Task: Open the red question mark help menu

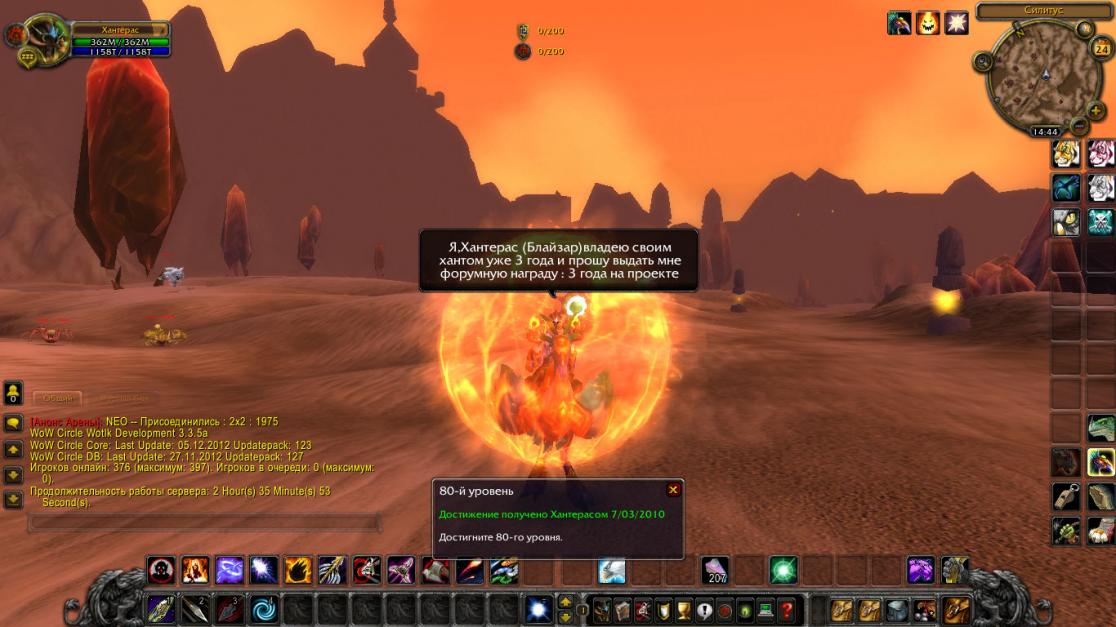Action: (x=787, y=609)
